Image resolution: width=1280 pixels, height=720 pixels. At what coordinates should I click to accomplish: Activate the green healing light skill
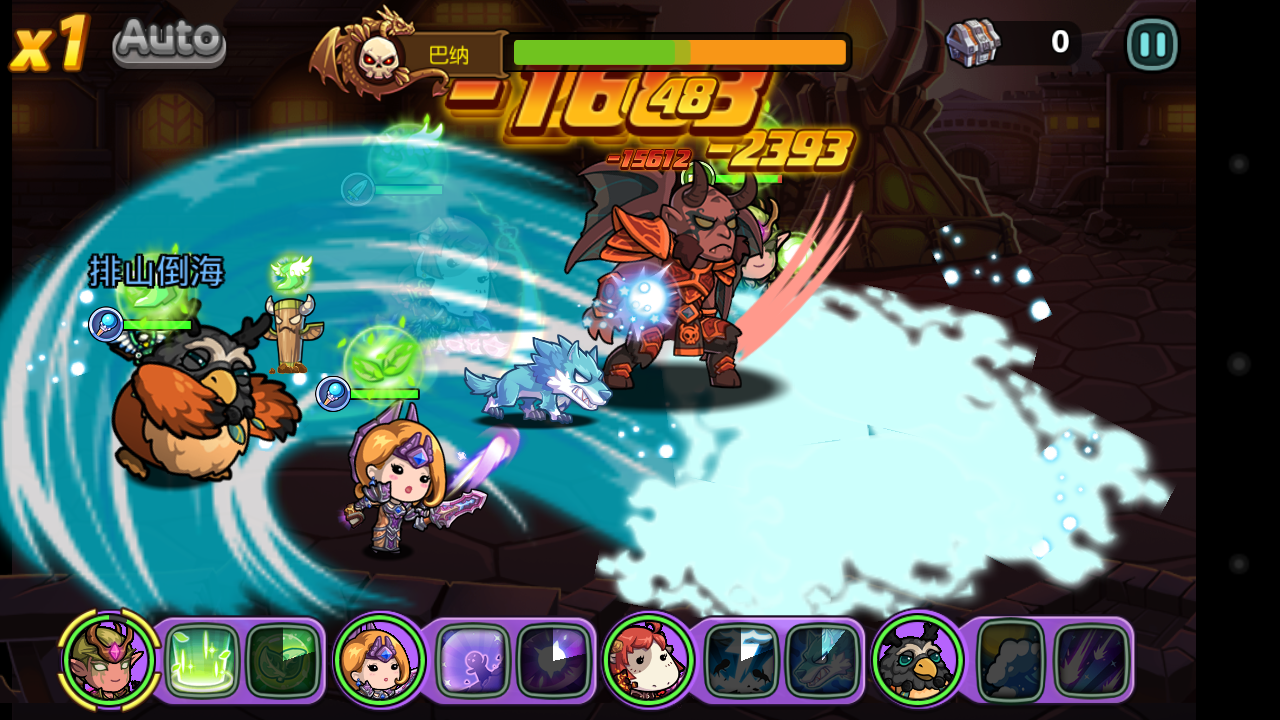202,660
